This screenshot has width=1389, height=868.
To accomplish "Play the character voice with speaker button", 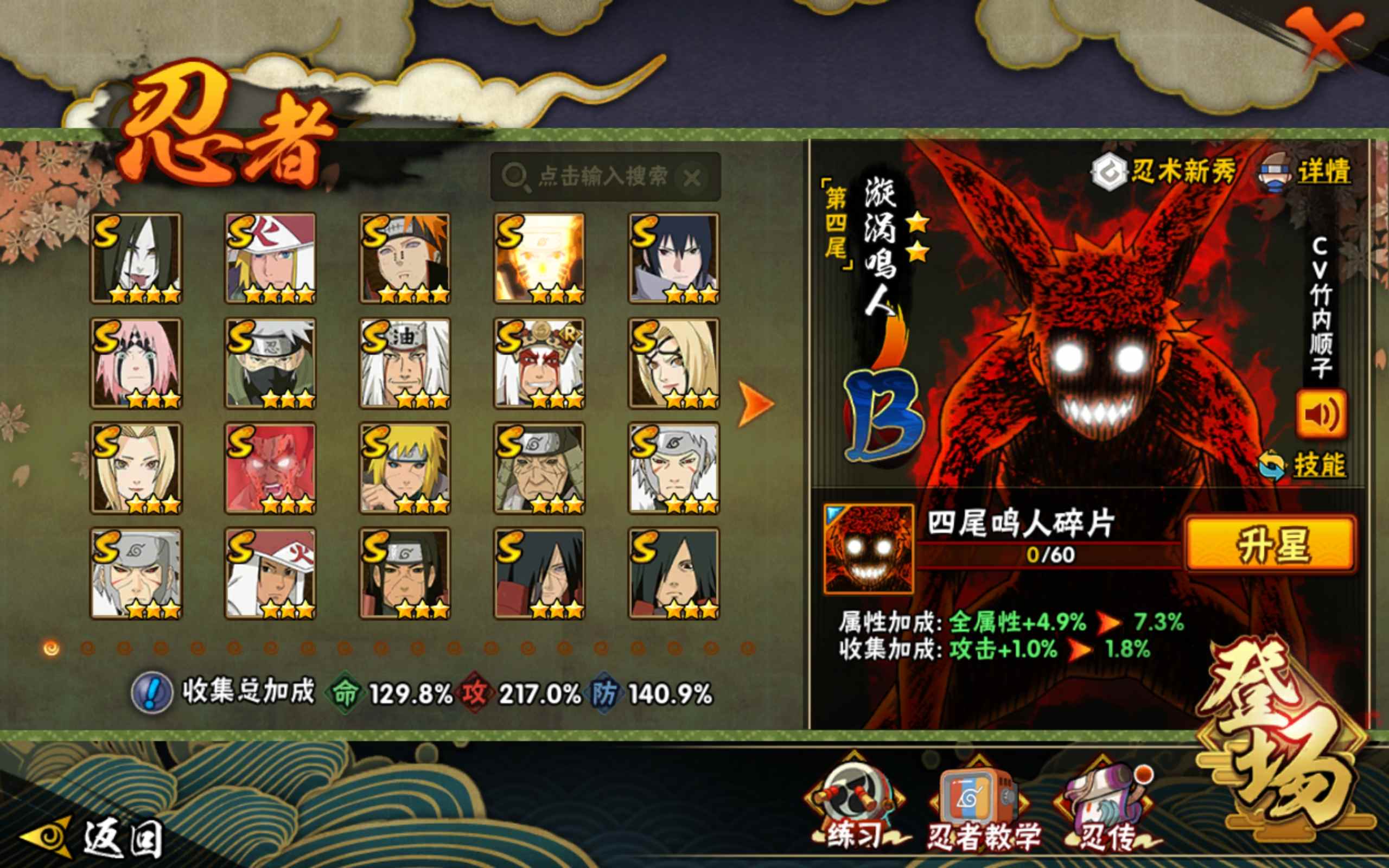I will (1321, 414).
